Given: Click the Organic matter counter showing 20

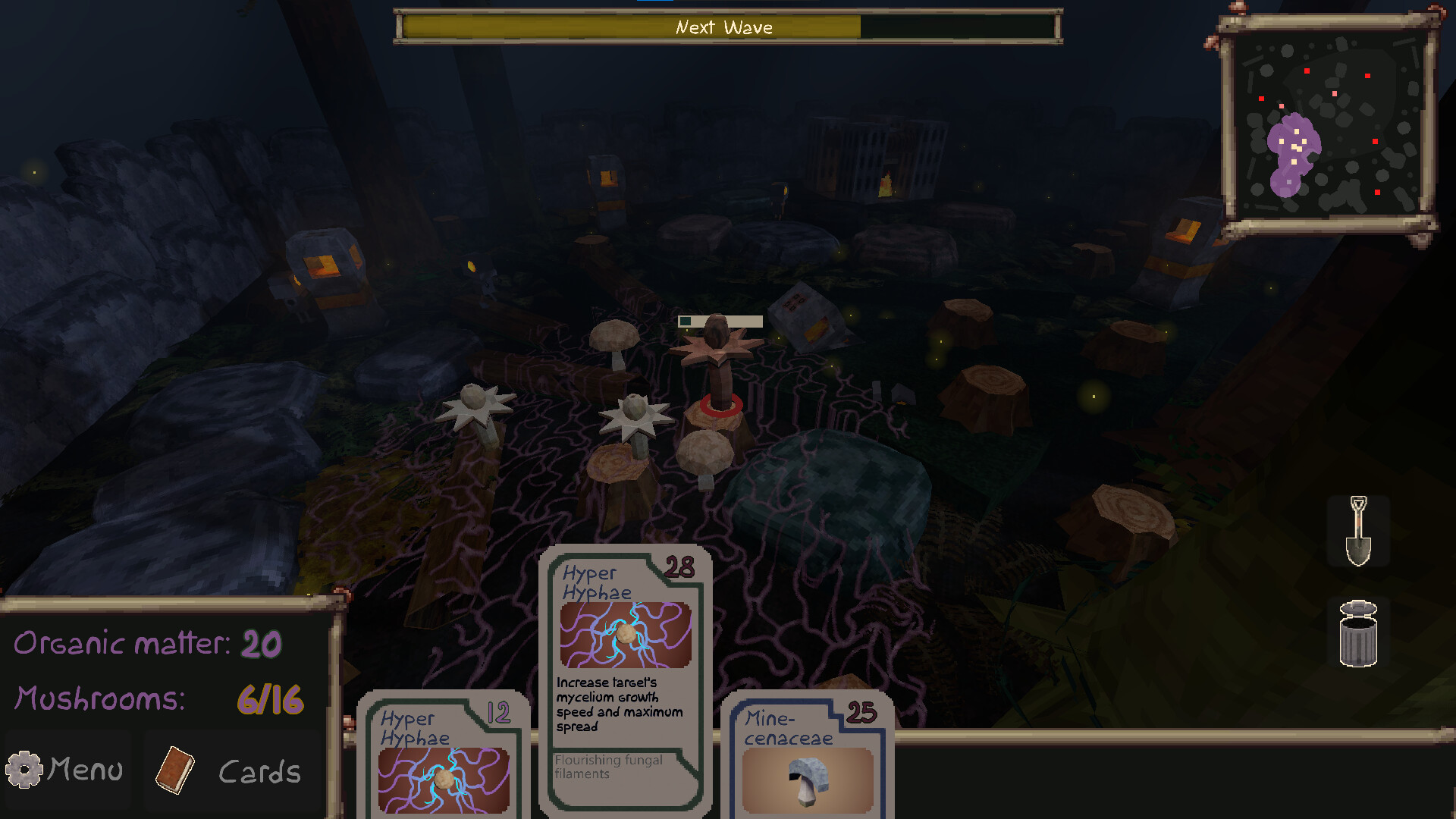Looking at the screenshot, I should 148,645.
